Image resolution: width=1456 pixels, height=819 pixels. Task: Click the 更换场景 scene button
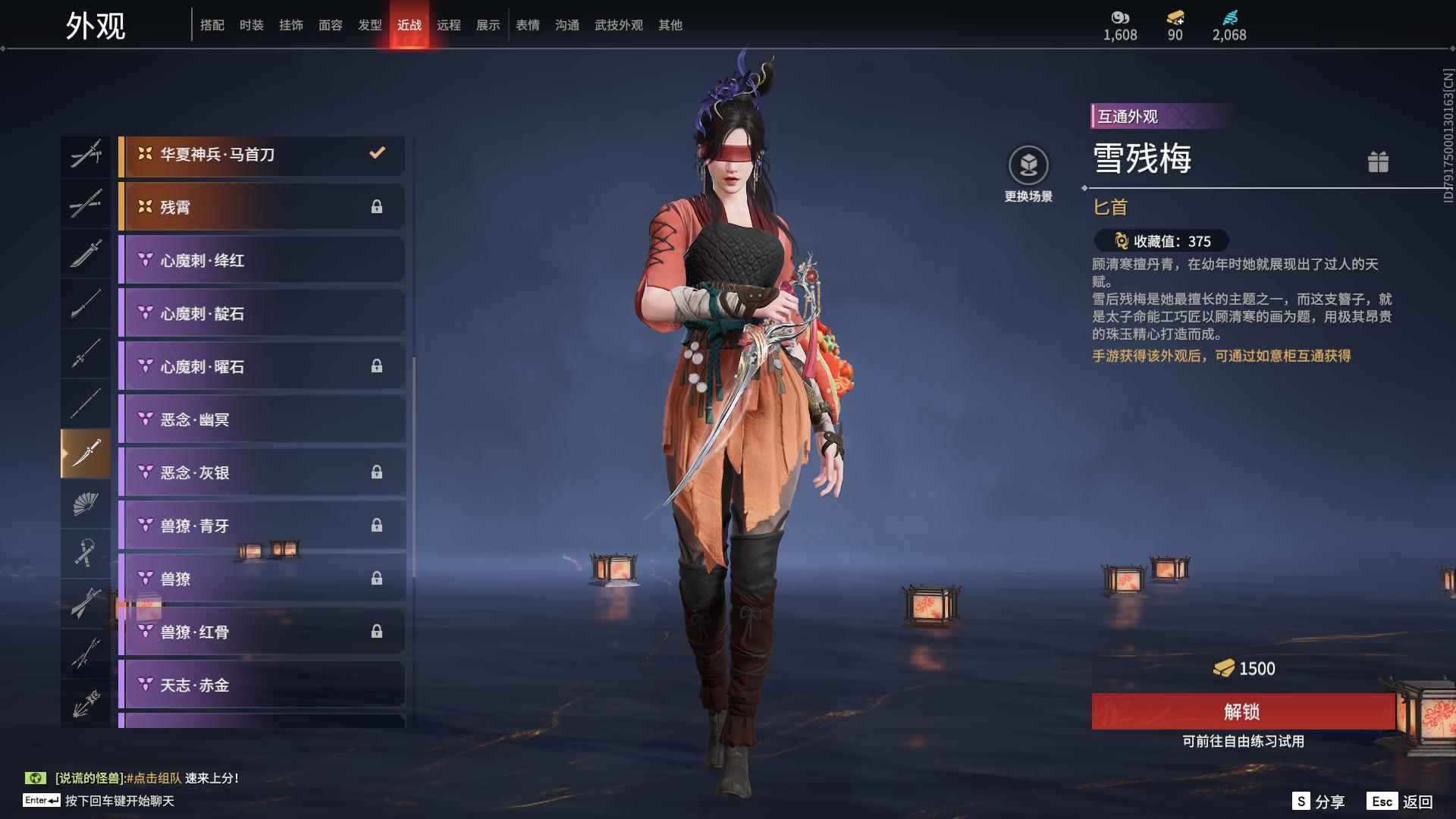coord(1028,174)
